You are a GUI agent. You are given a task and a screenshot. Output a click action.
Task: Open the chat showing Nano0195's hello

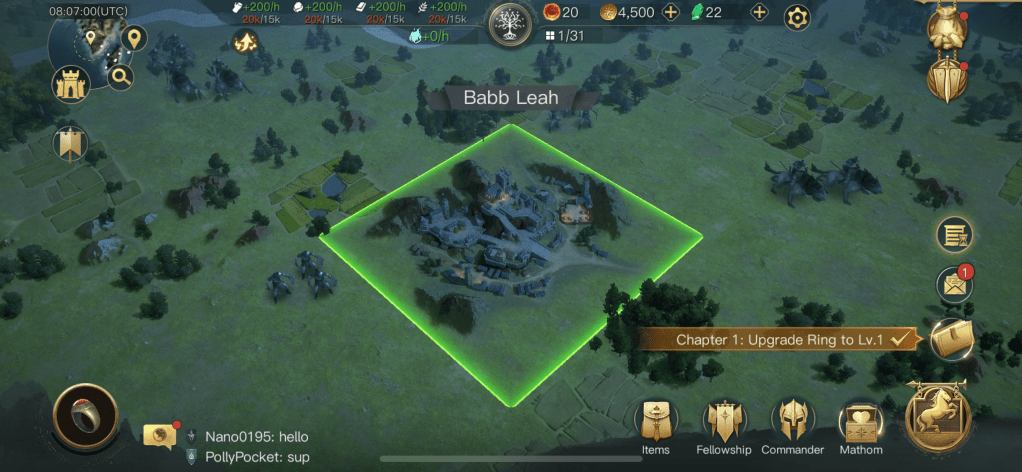tap(245, 437)
